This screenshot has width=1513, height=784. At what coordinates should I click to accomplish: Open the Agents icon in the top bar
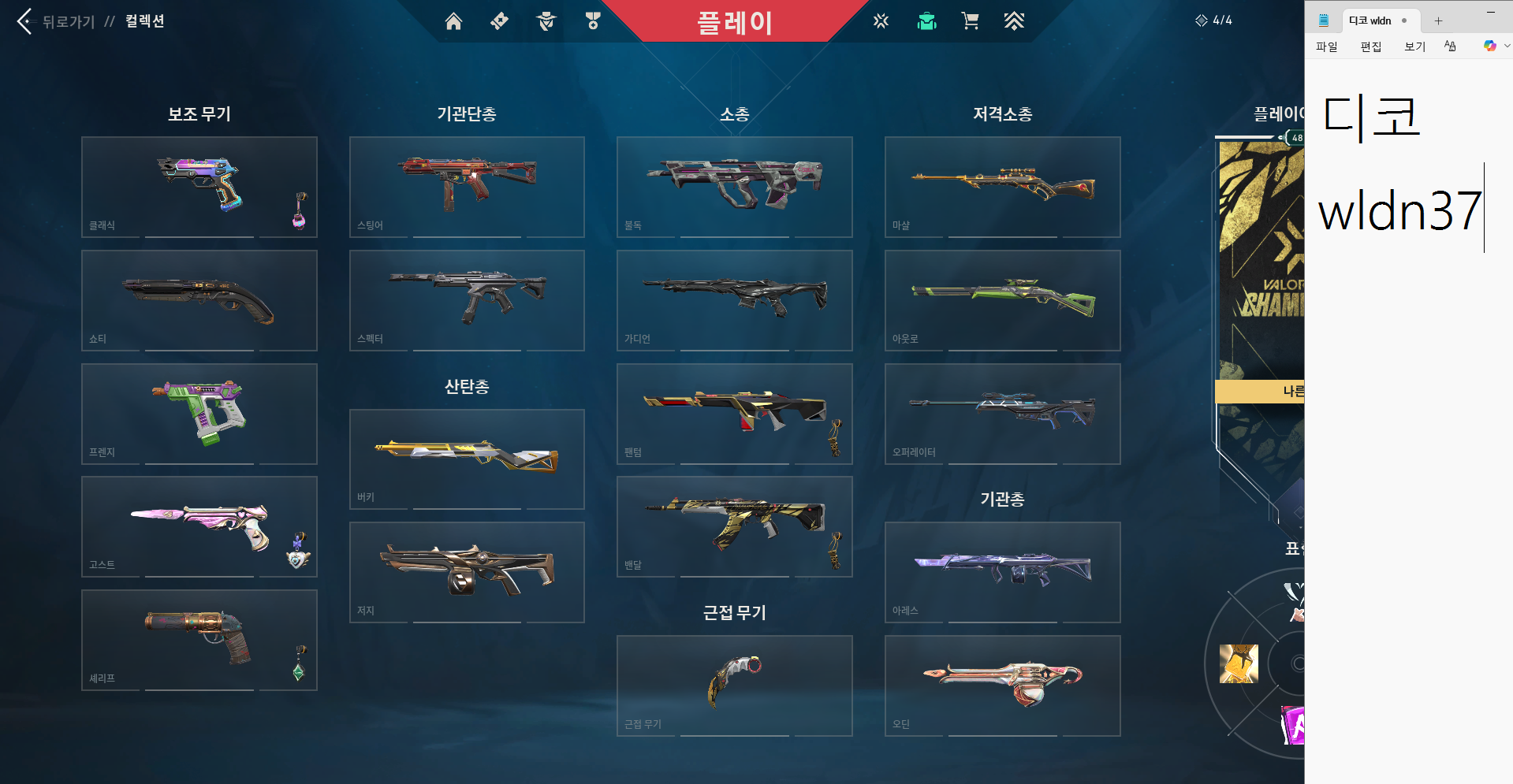click(546, 21)
